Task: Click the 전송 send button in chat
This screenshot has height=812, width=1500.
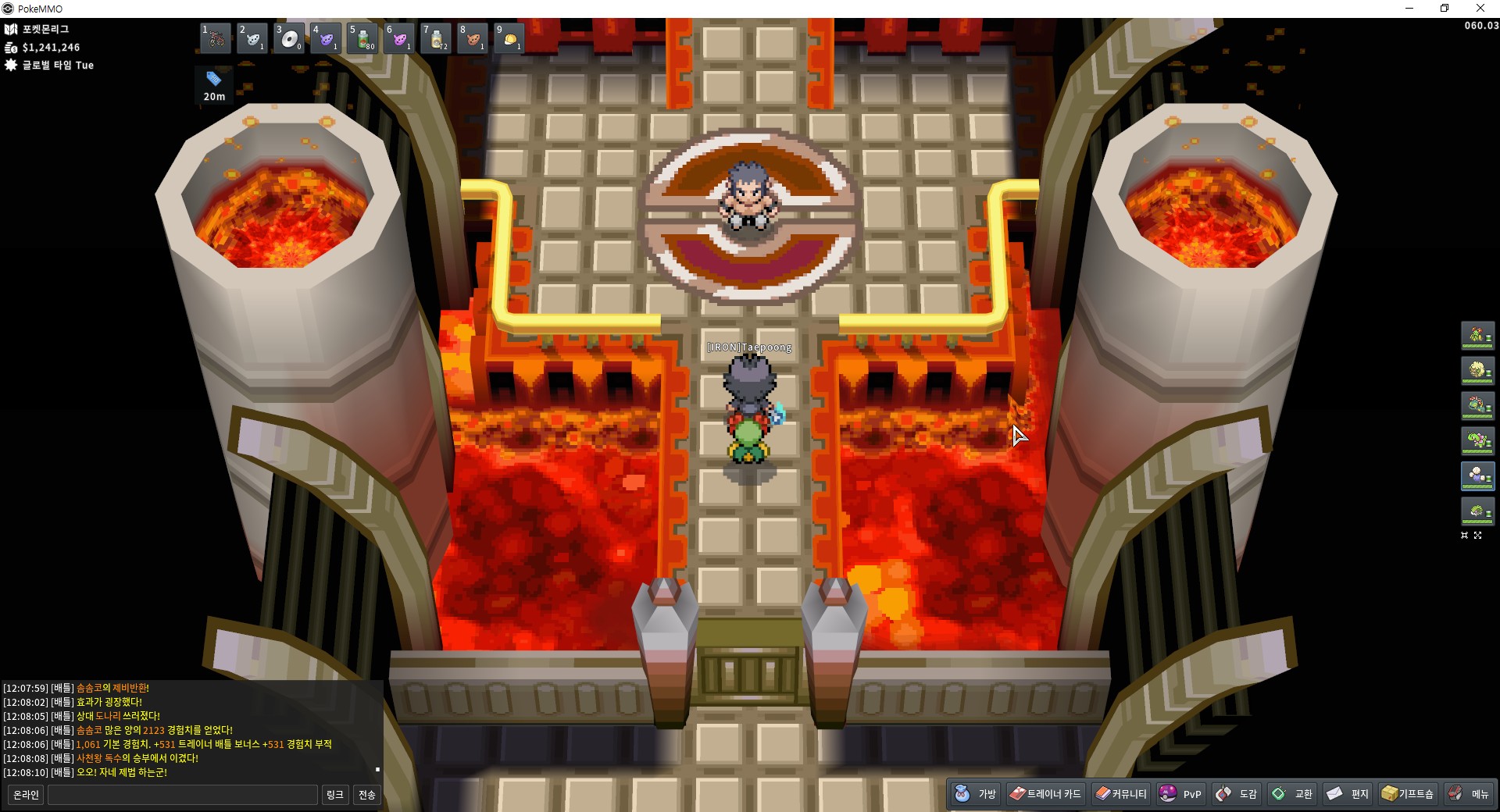Action: click(x=366, y=795)
